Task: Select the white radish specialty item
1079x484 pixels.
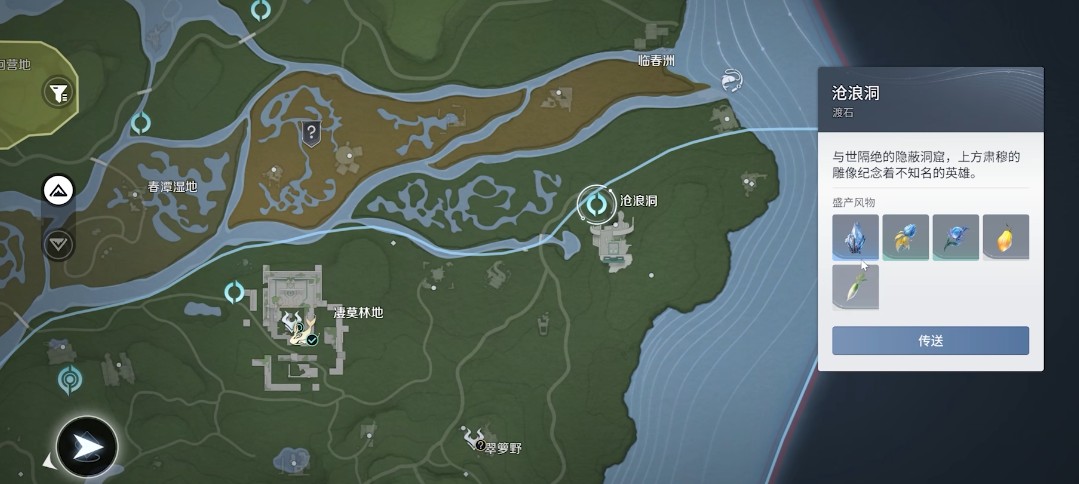Action: click(856, 287)
